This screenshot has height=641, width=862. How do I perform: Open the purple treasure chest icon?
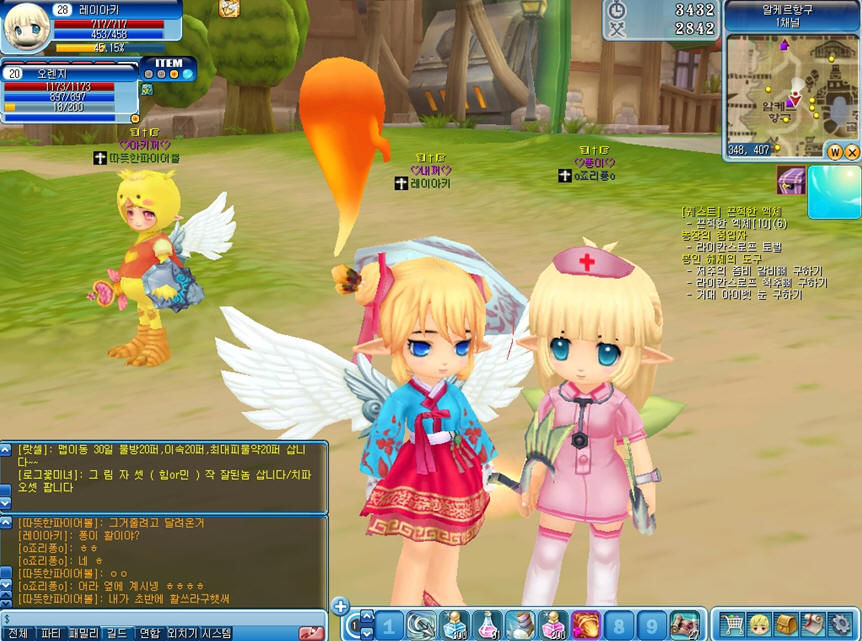pos(791,181)
